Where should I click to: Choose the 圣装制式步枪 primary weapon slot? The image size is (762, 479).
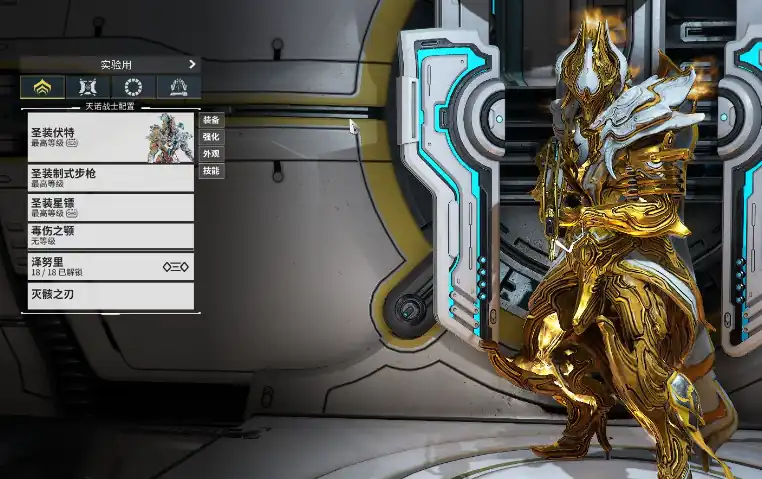[x=110, y=178]
